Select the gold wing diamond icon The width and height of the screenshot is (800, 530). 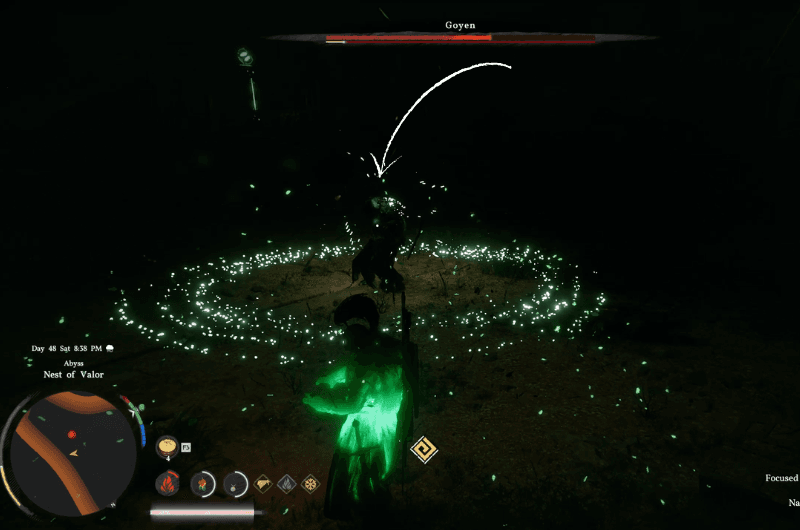tap(263, 484)
